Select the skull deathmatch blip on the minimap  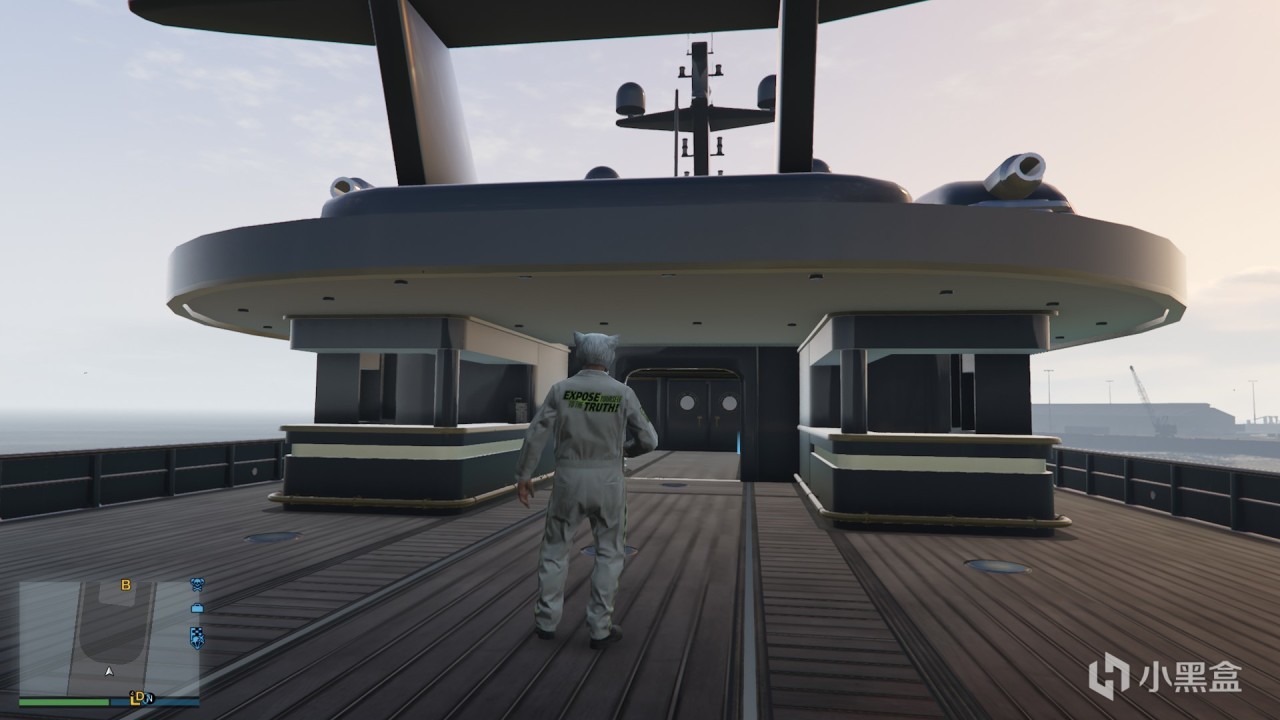coord(199,584)
